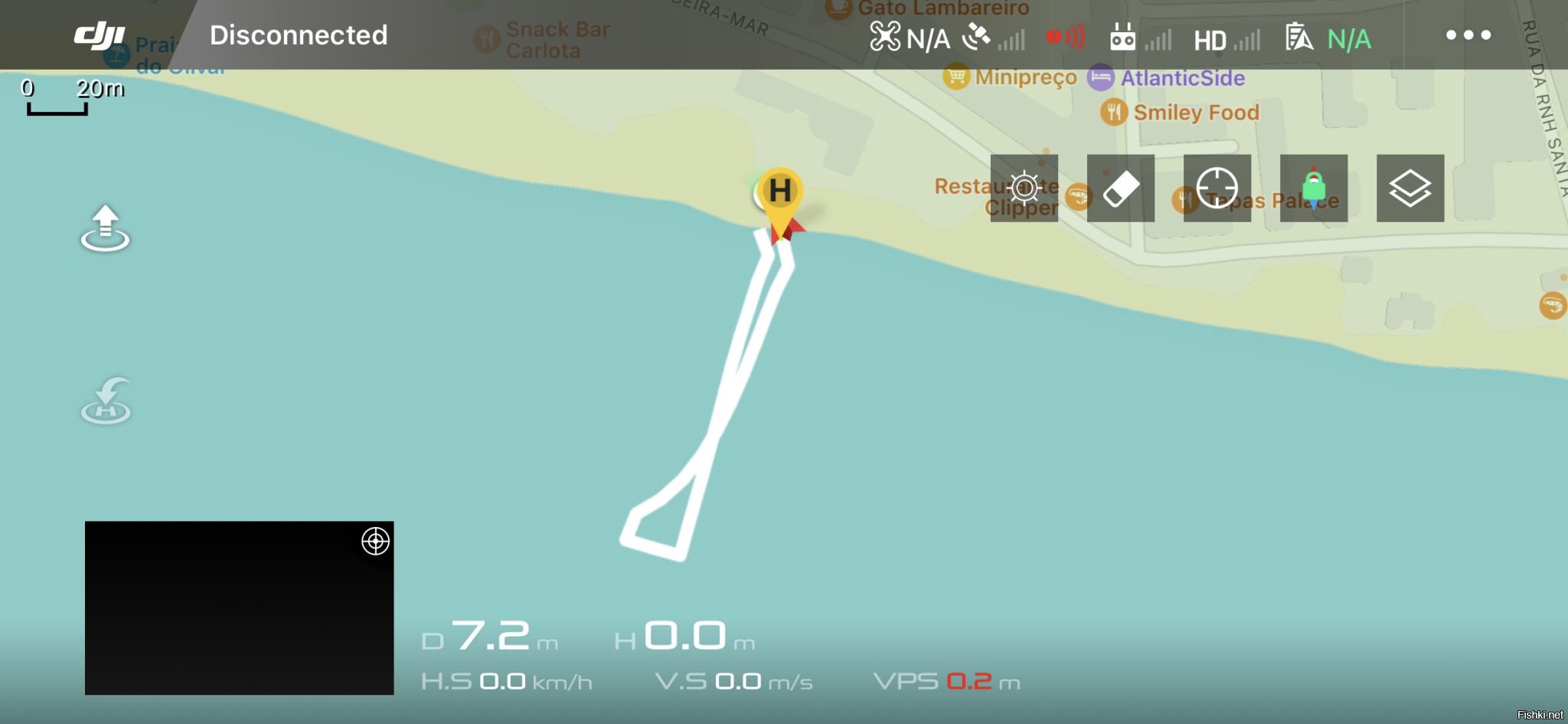Viewport: 1568px width, 724px height.
Task: Center the map with crosshair button
Action: pyautogui.click(x=1217, y=188)
